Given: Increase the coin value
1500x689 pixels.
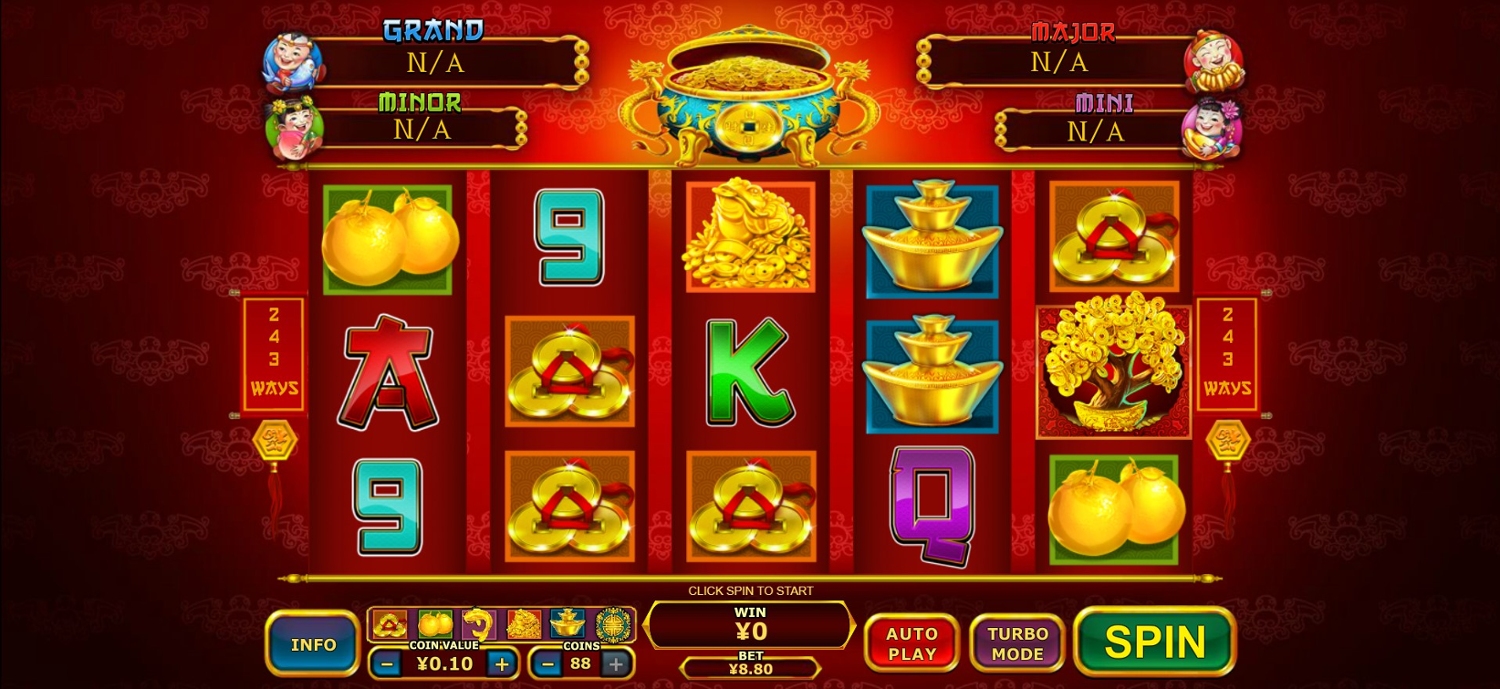Looking at the screenshot, I should (502, 663).
